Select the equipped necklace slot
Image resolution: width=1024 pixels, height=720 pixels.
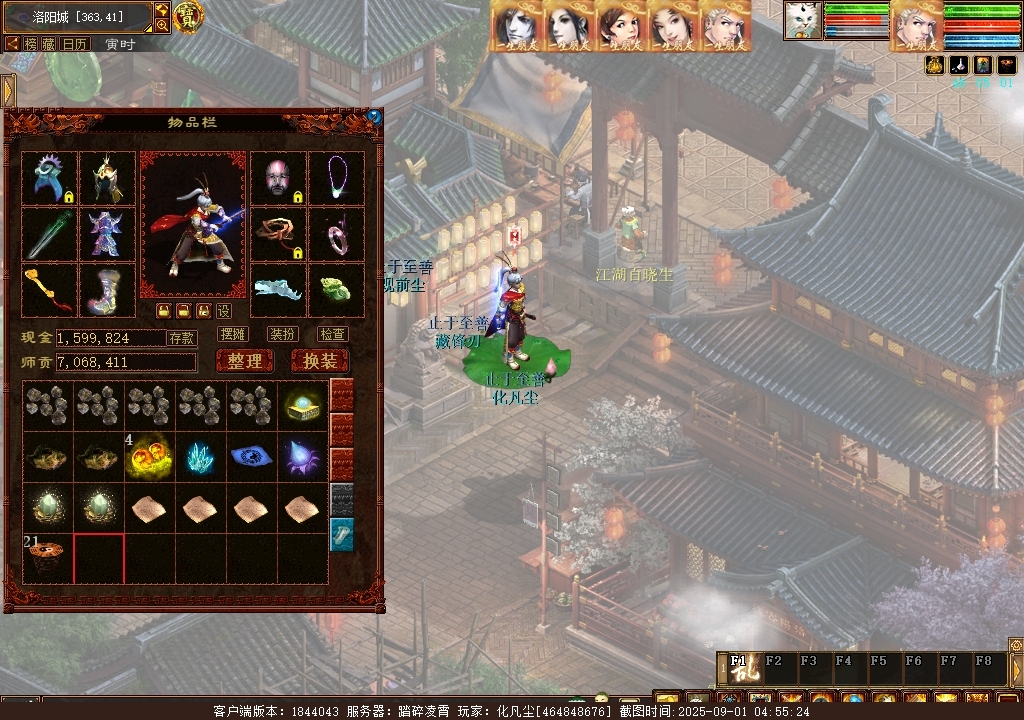coord(336,178)
